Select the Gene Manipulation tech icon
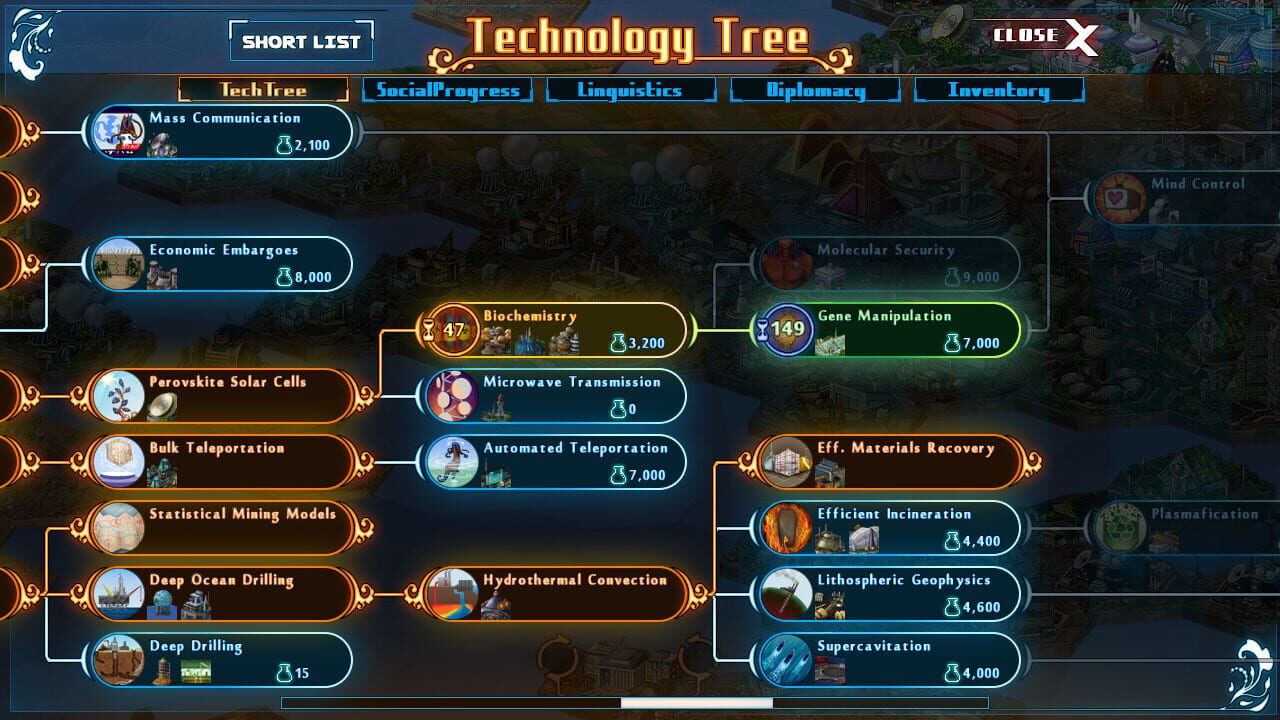This screenshot has width=1280, height=720. (787, 329)
